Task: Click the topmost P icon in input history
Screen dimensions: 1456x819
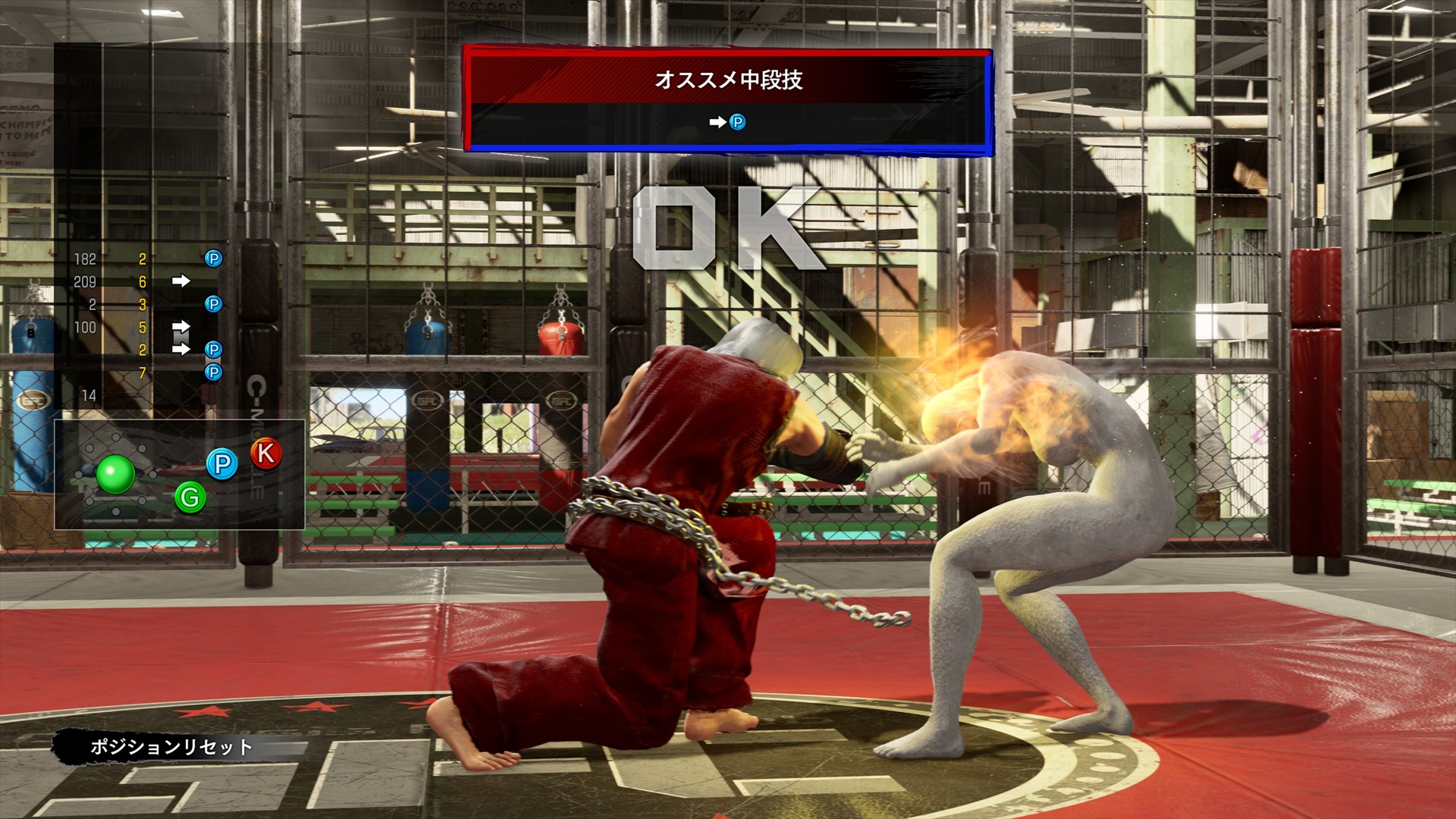Action: pyautogui.click(x=213, y=258)
